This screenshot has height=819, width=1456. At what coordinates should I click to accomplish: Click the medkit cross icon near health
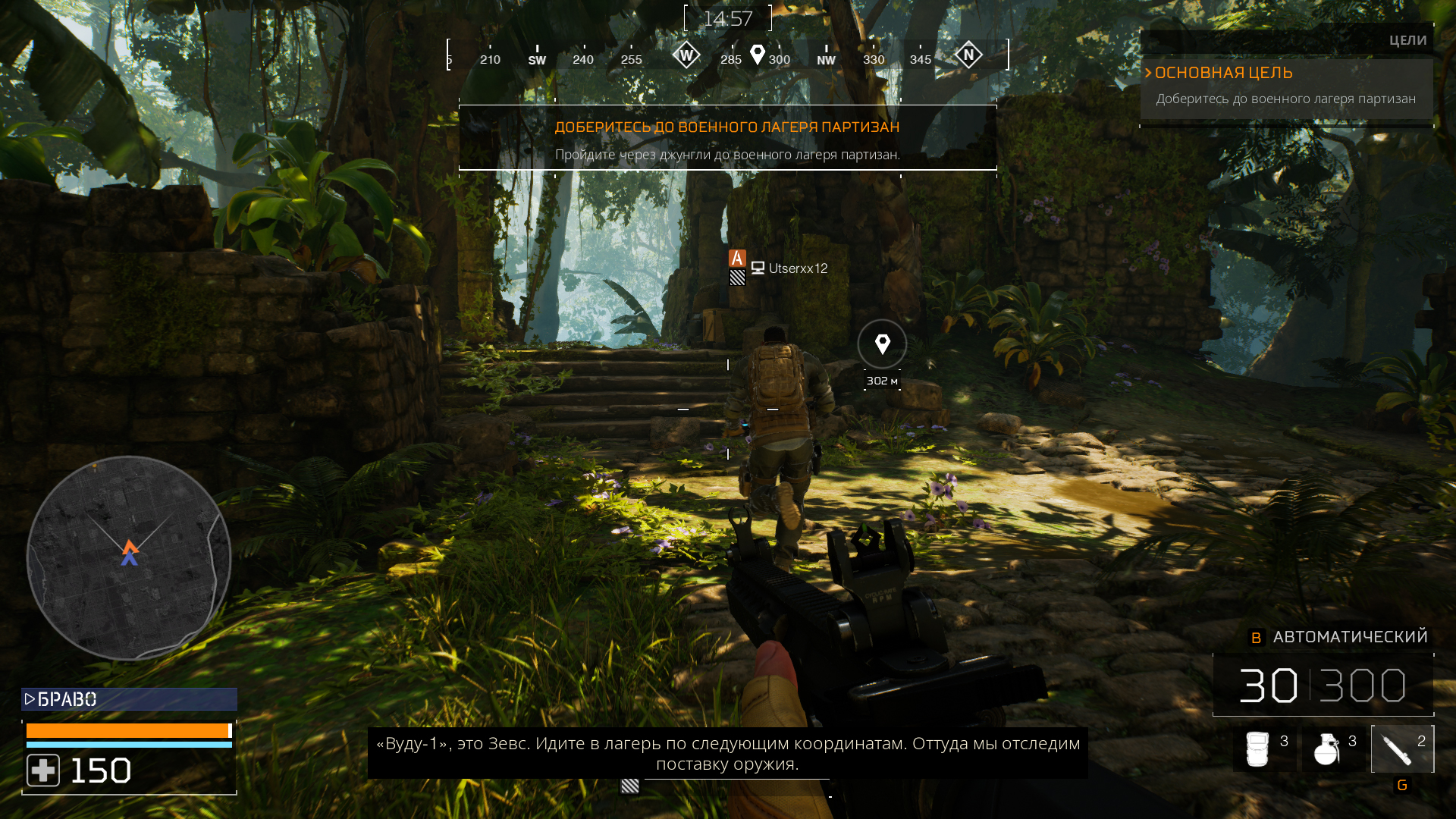pyautogui.click(x=44, y=769)
